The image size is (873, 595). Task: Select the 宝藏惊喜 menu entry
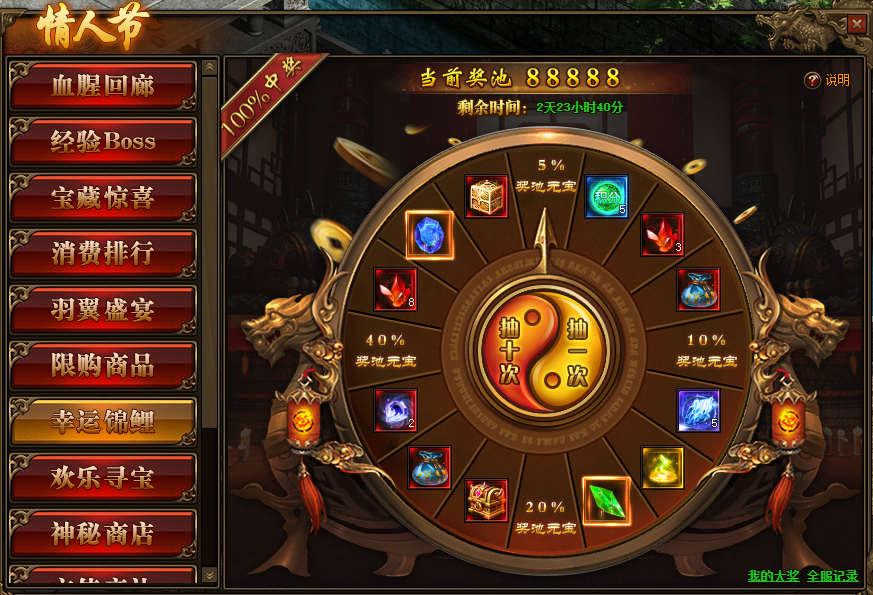click(103, 198)
